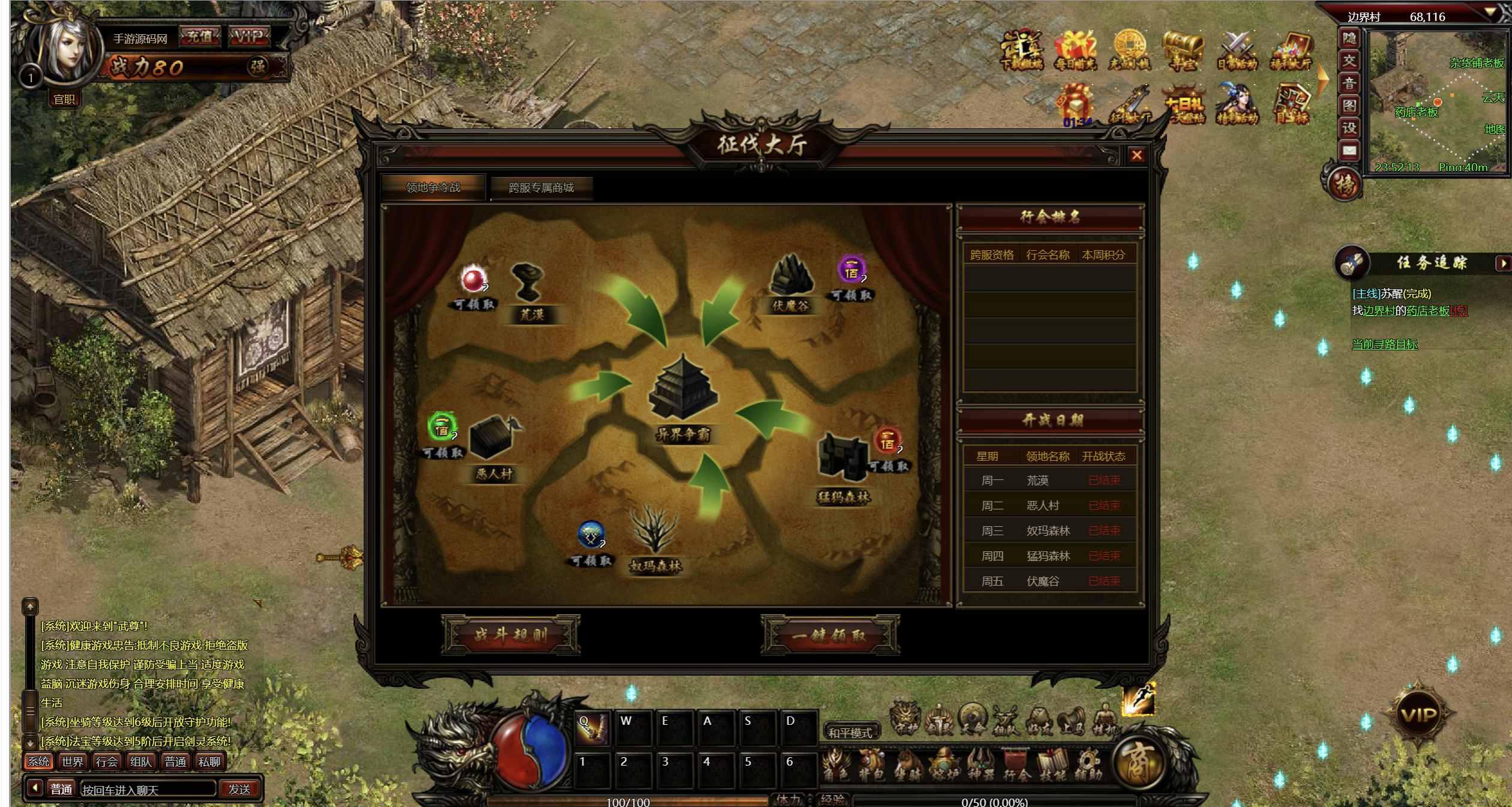Screen dimensions: 1512x807
Task: Switch chat to the 世界 channel
Action: (73, 762)
